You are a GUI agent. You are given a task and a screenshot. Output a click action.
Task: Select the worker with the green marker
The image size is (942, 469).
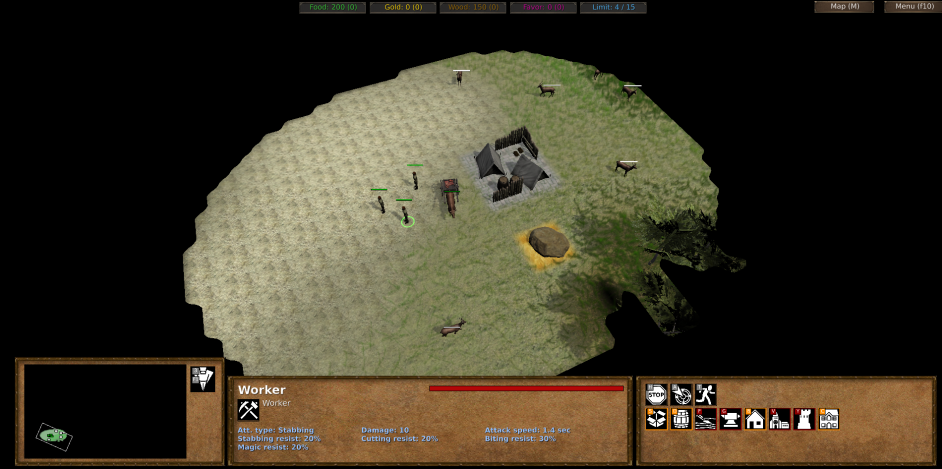pos(407,216)
